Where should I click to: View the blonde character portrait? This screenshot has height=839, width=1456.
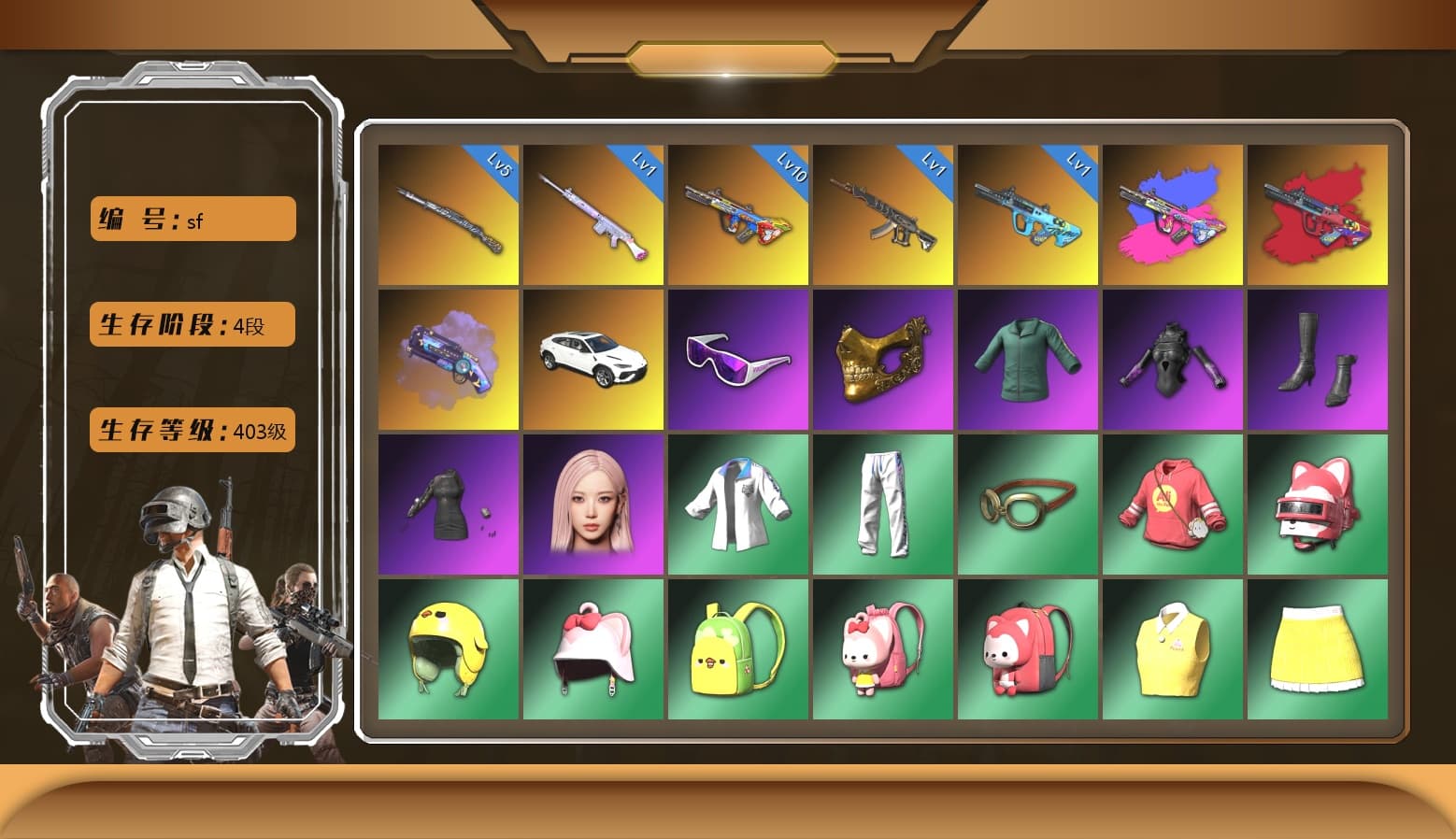(592, 505)
